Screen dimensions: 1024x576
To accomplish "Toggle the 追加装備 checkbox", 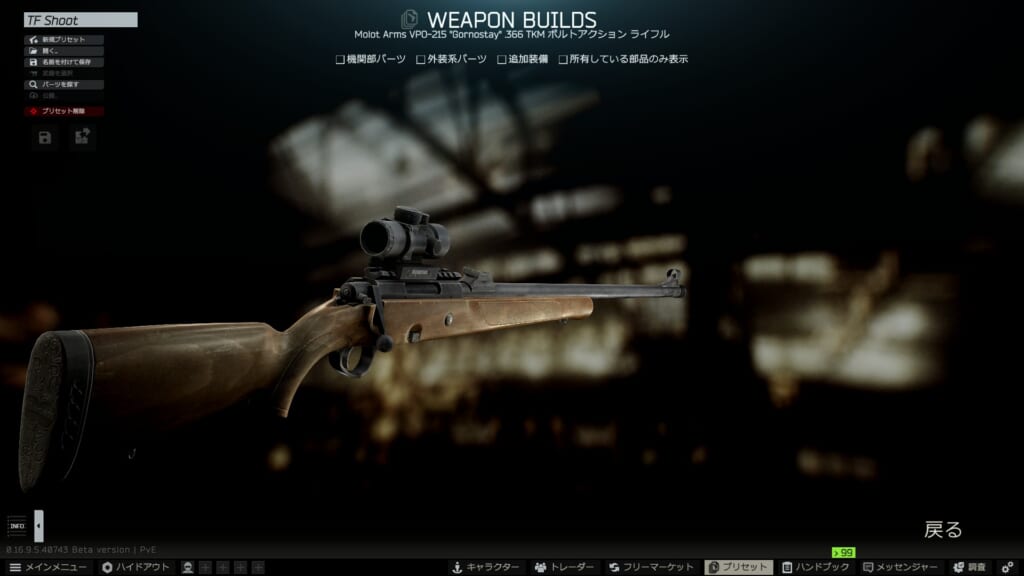I will pyautogui.click(x=502, y=60).
